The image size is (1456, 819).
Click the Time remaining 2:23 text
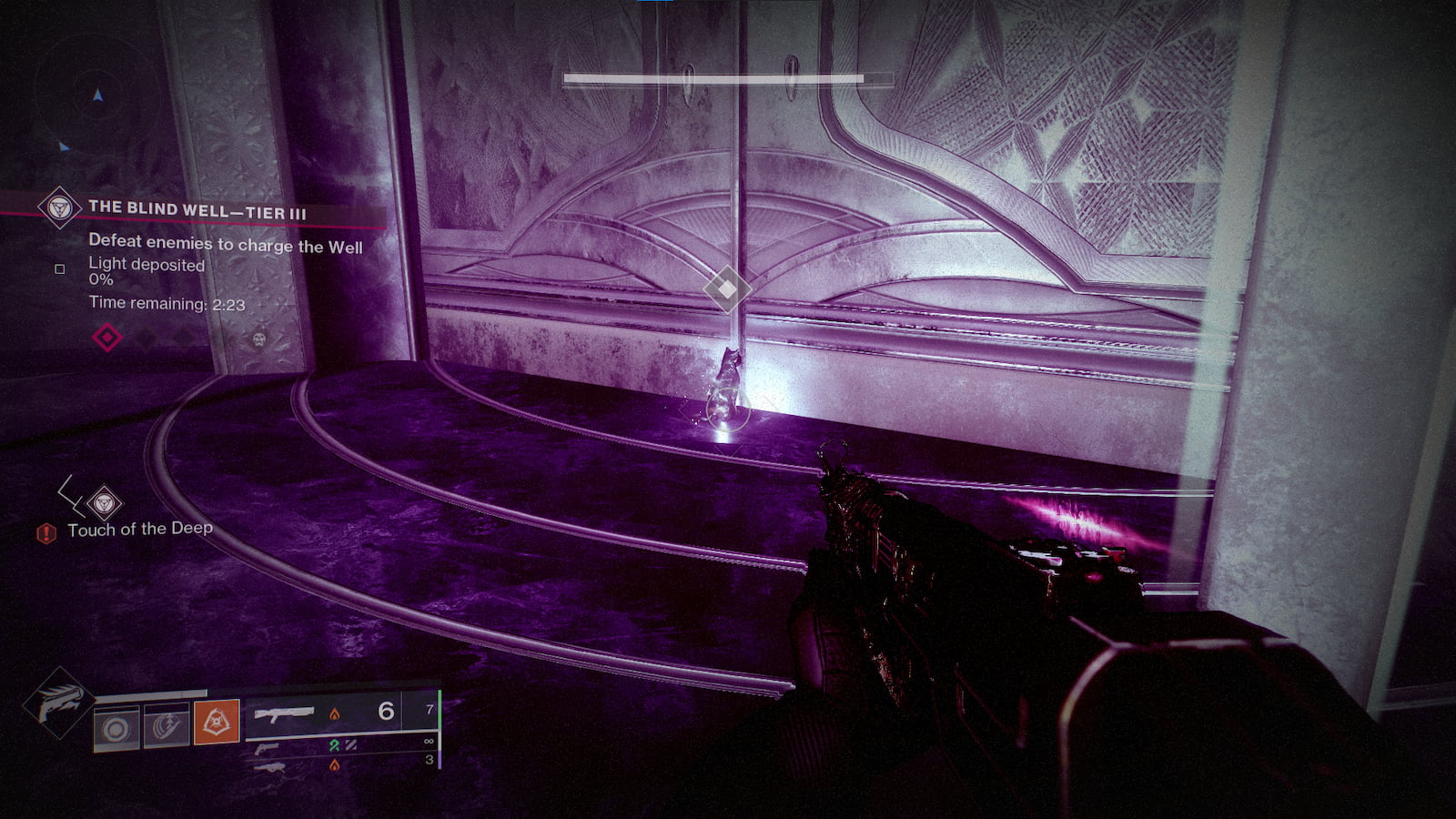pyautogui.click(x=167, y=303)
